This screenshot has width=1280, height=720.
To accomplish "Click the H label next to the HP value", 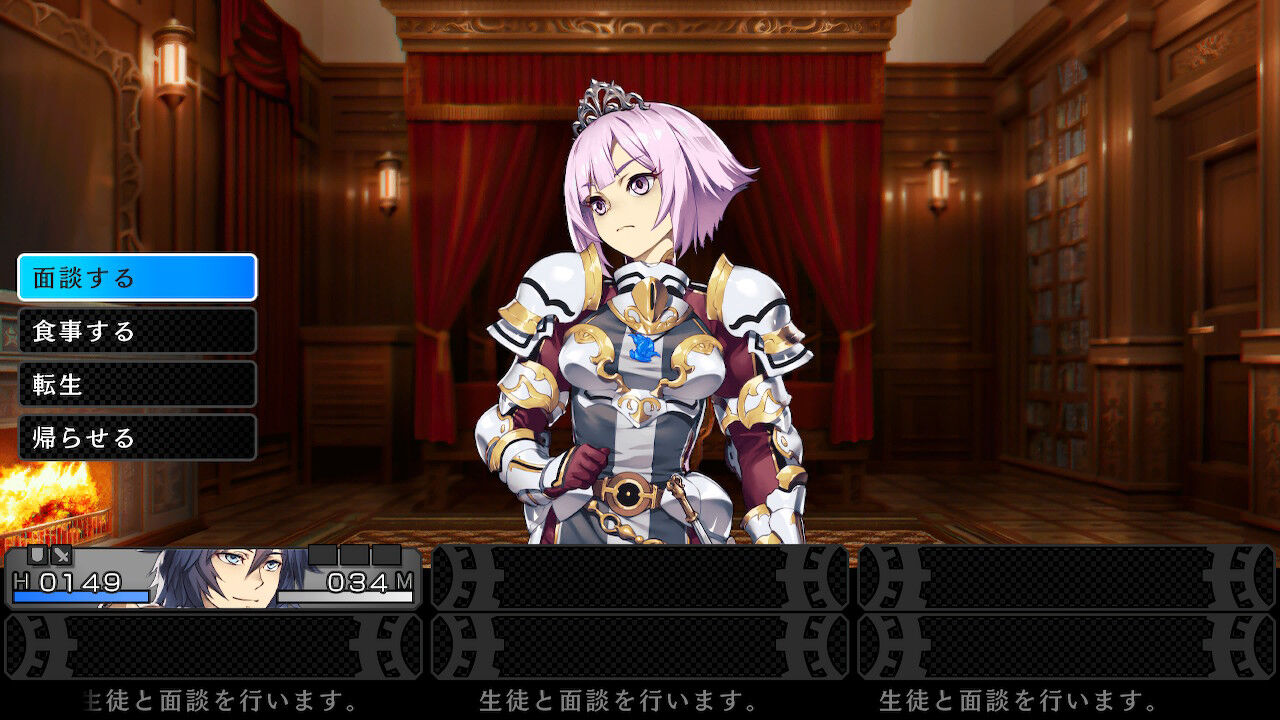I will [x=19, y=580].
